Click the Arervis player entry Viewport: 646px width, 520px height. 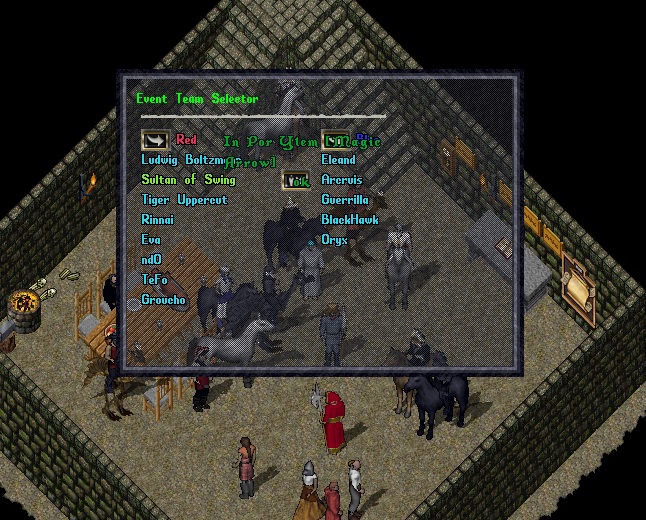[341, 180]
